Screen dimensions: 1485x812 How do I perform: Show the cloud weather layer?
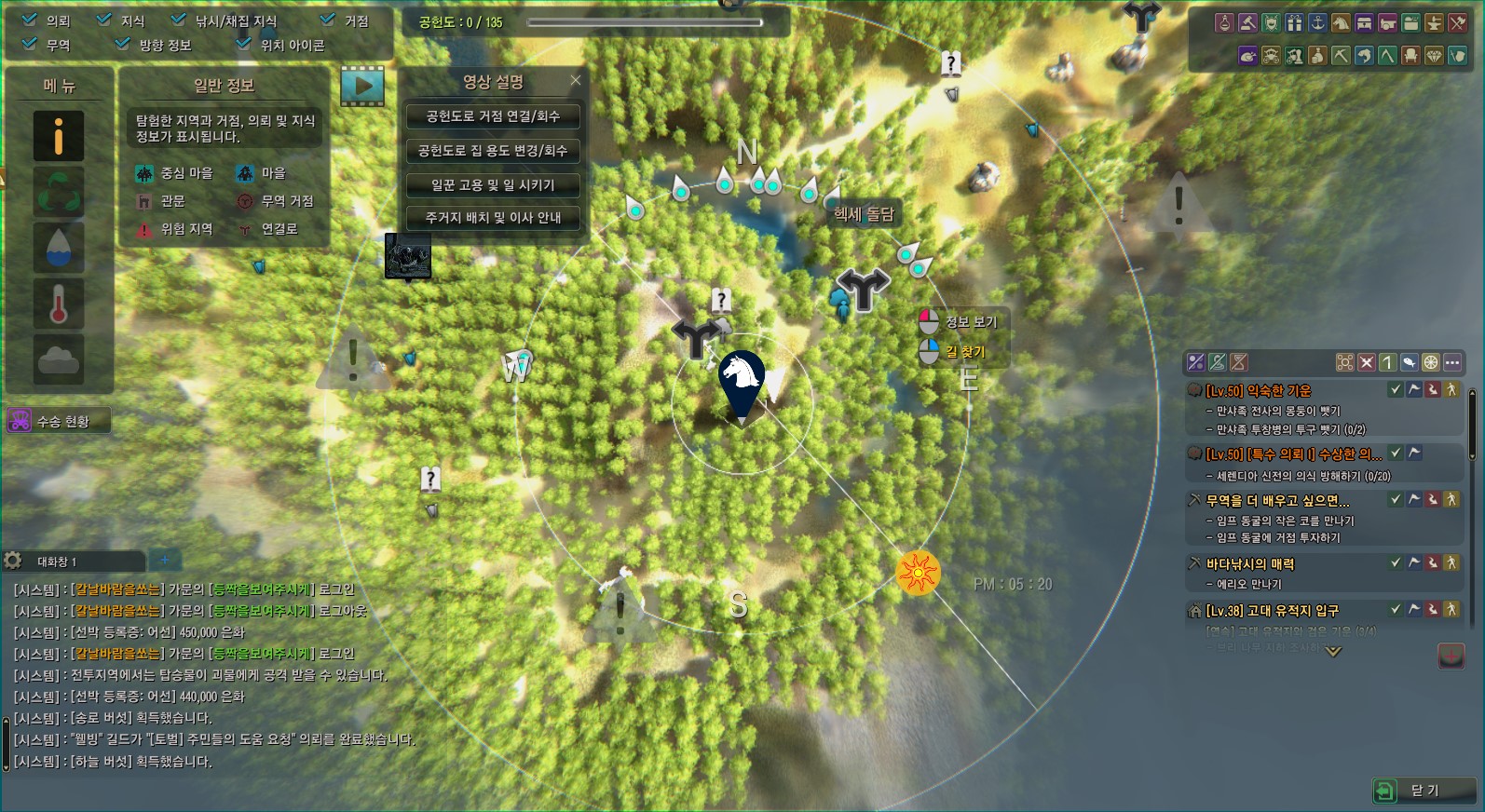pyautogui.click(x=59, y=359)
